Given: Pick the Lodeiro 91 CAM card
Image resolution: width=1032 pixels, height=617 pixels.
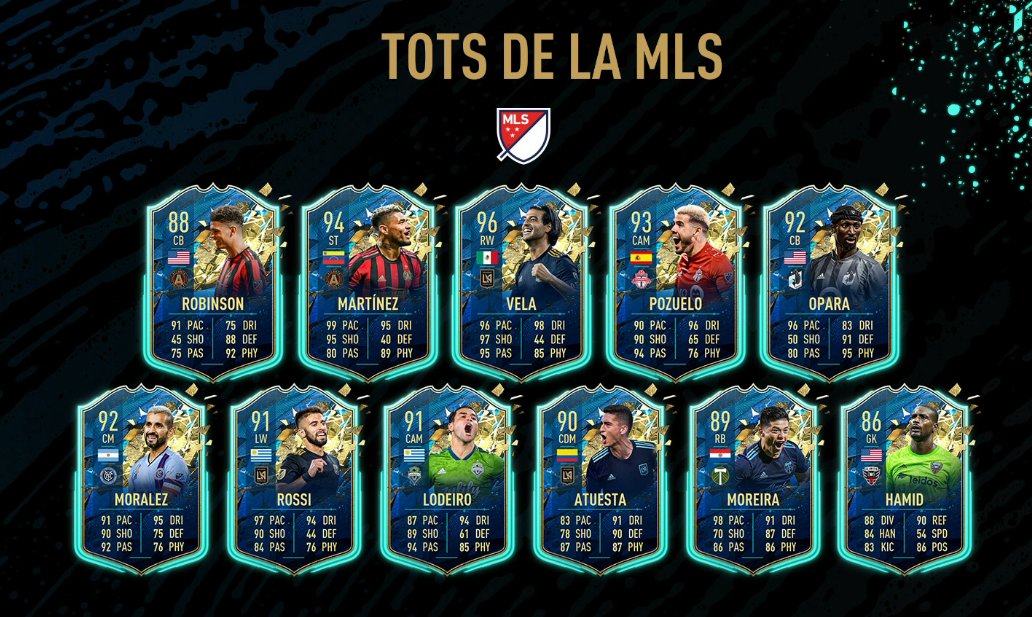Looking at the screenshot, I should point(444,480).
